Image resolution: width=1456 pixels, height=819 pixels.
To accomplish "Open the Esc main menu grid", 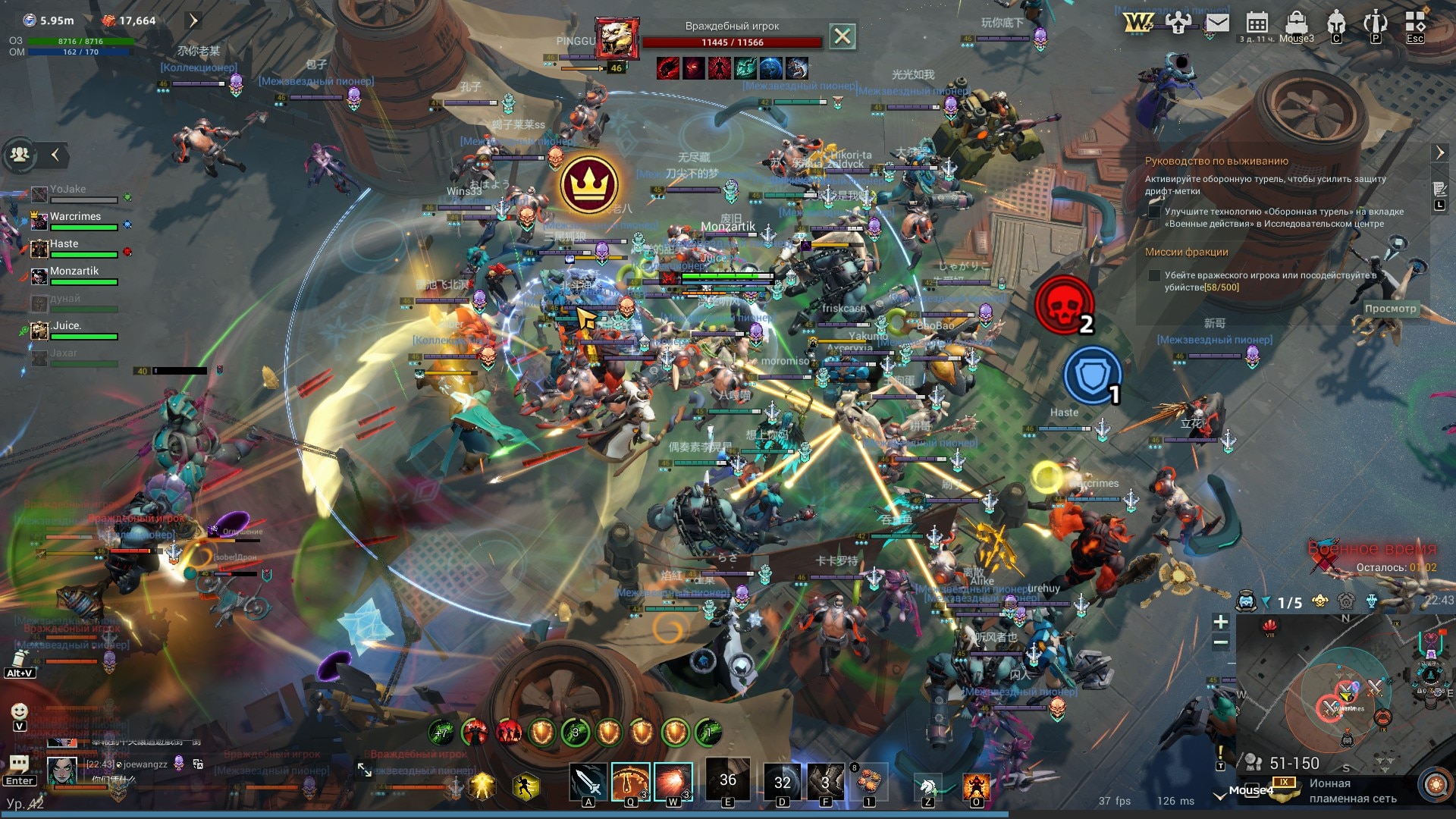I will (x=1415, y=23).
